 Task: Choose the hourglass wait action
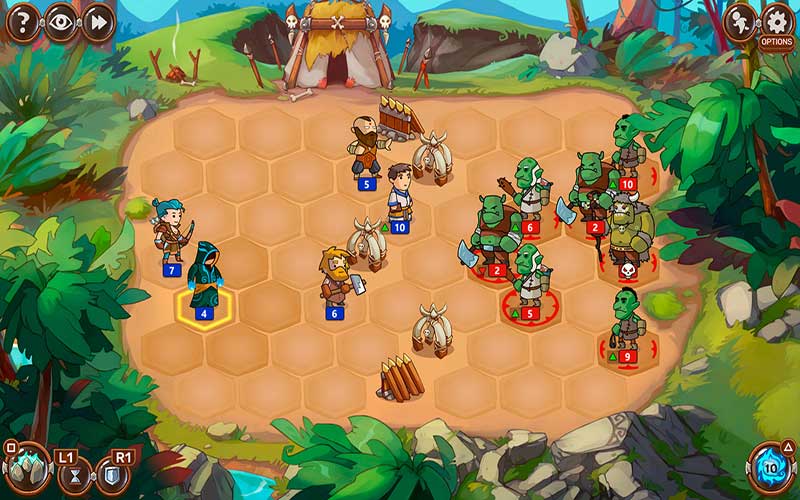(71, 476)
